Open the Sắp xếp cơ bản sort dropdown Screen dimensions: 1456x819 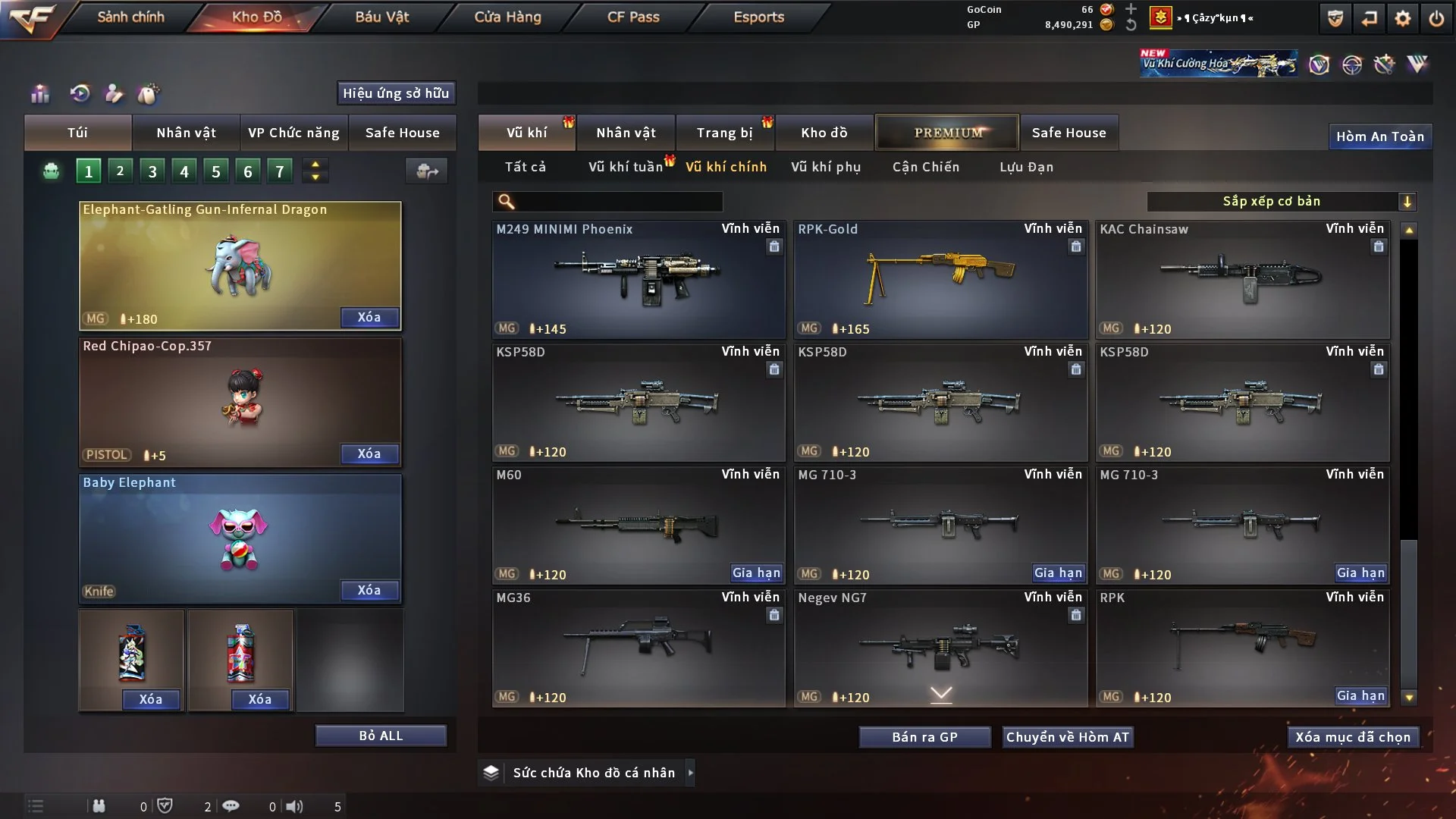click(1281, 202)
